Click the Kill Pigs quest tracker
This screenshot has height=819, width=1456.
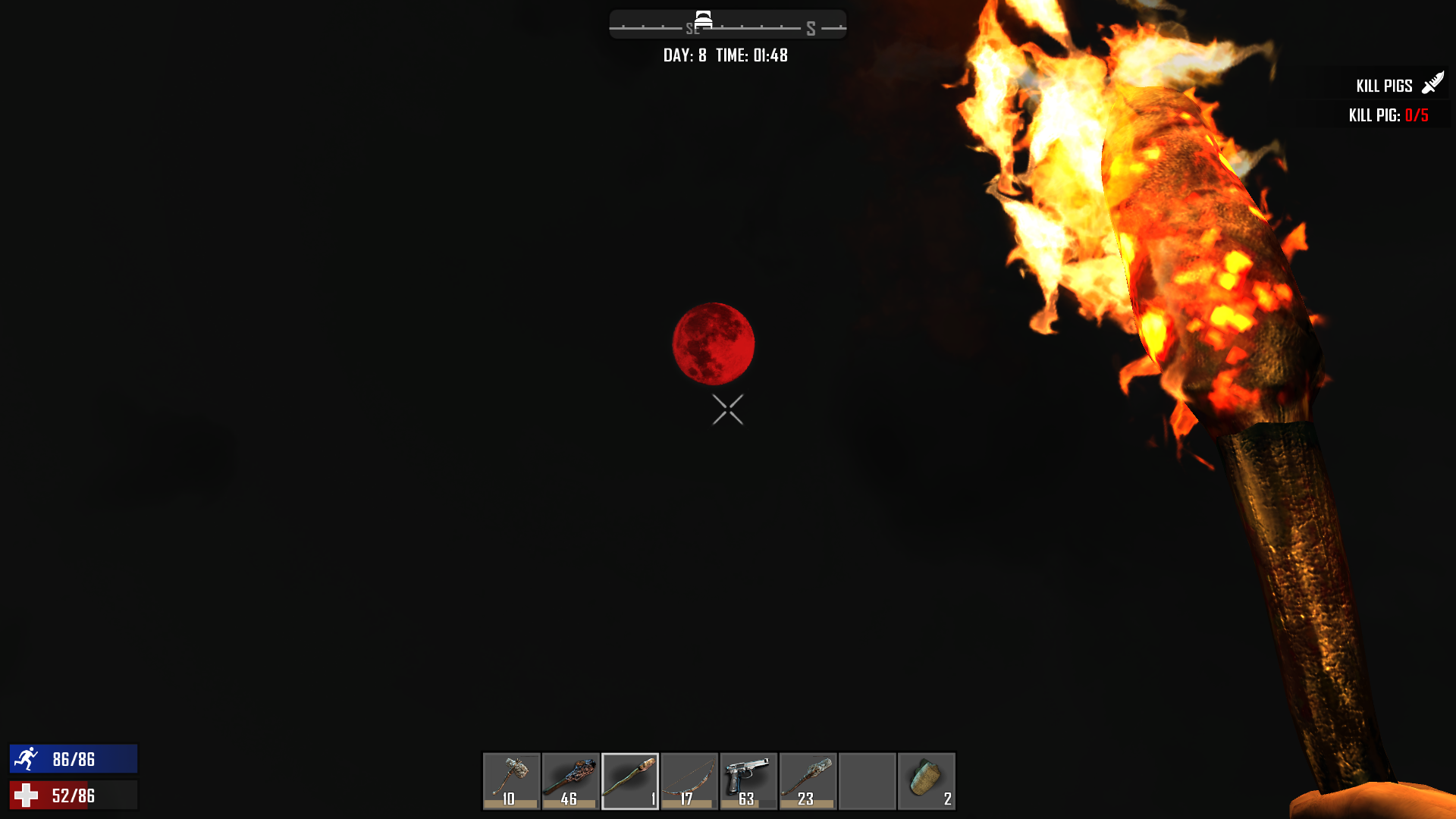1385,86
